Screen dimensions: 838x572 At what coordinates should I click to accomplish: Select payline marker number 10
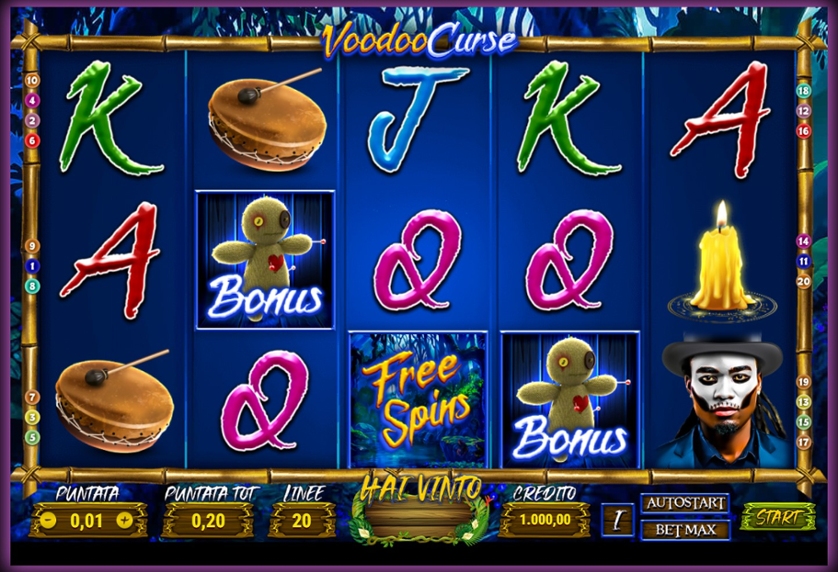point(32,80)
